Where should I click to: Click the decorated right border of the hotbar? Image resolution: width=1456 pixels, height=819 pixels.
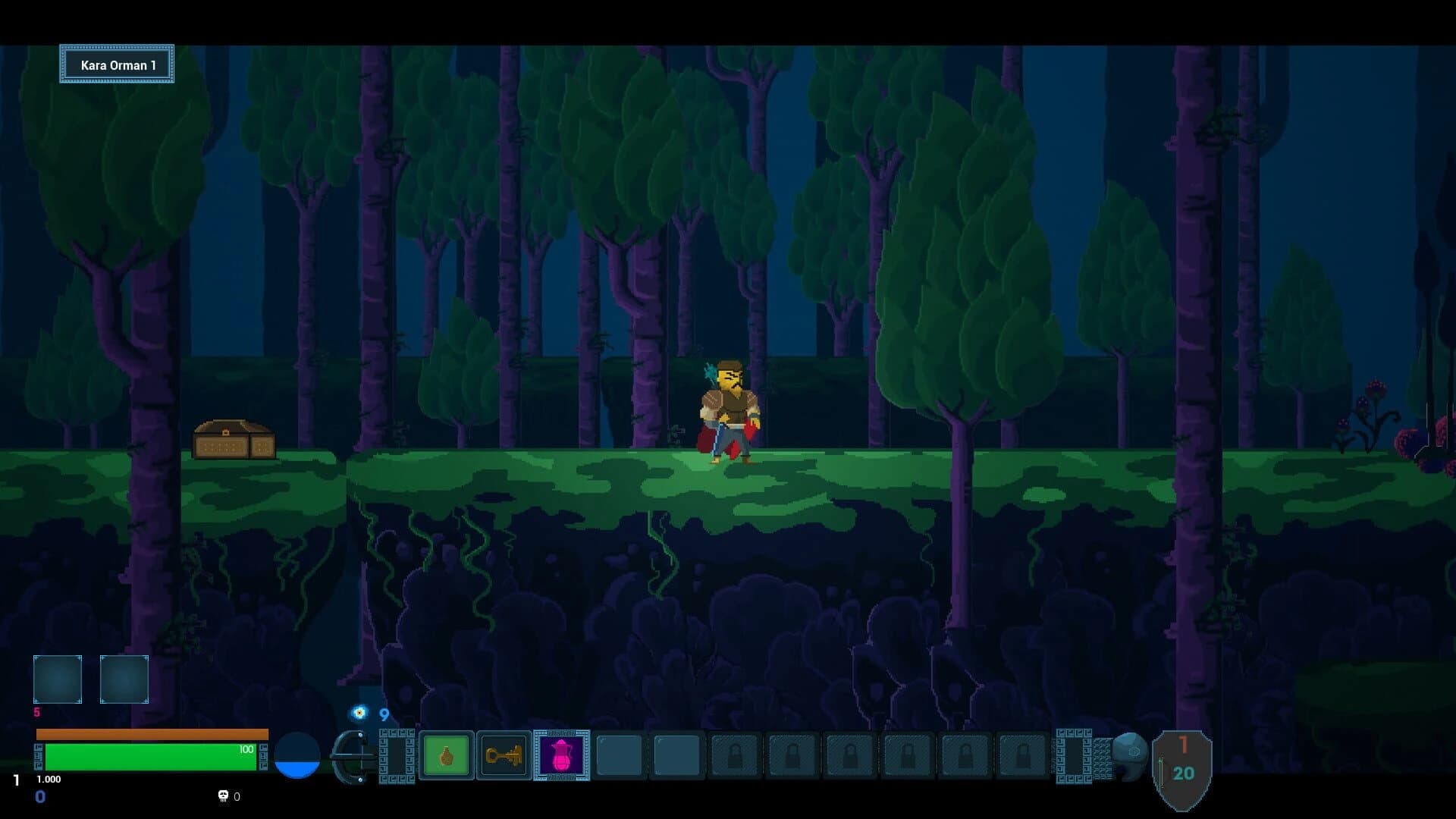coord(1073,755)
